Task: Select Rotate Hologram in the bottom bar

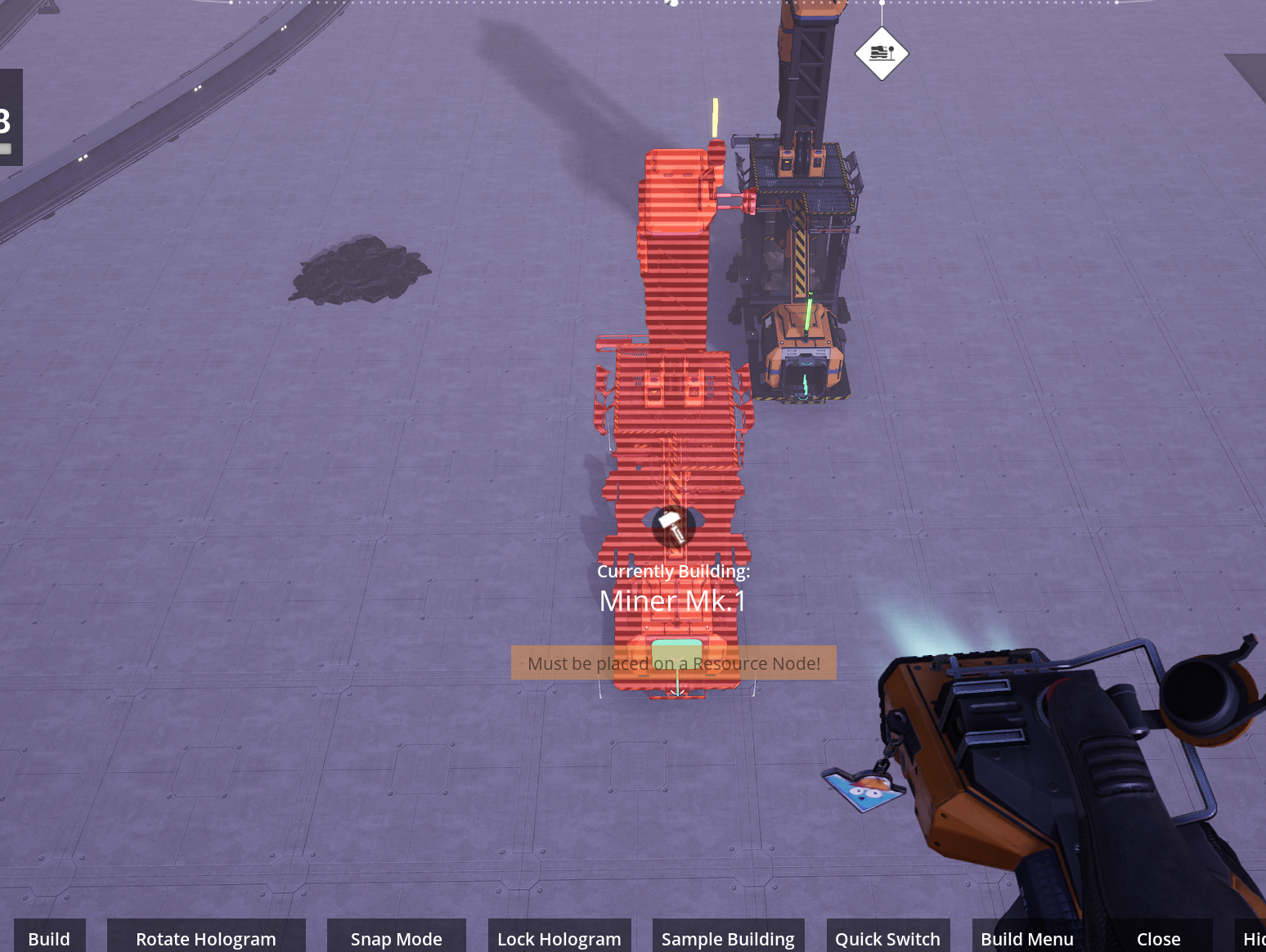Action: coord(206,938)
